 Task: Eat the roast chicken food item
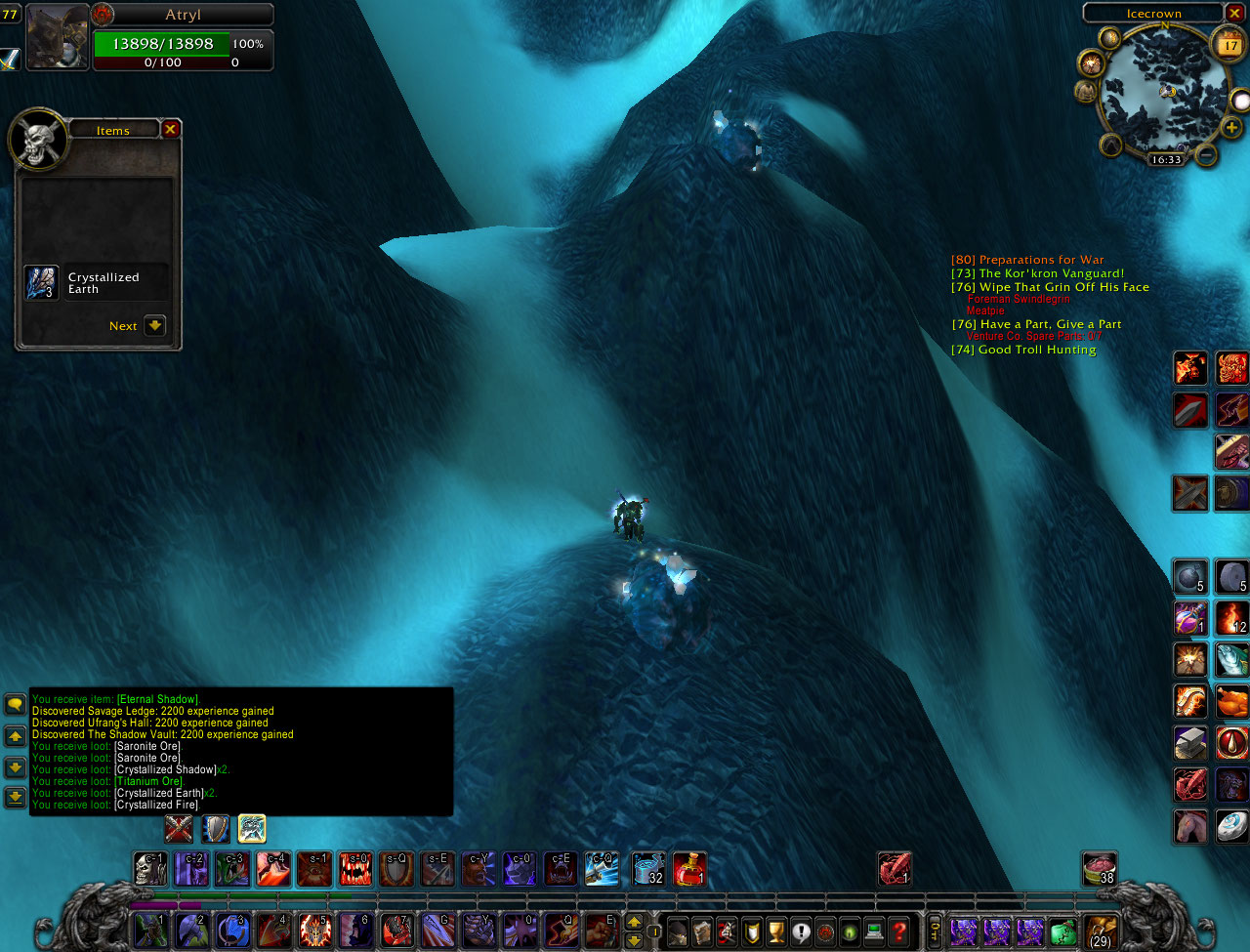(x=1231, y=701)
